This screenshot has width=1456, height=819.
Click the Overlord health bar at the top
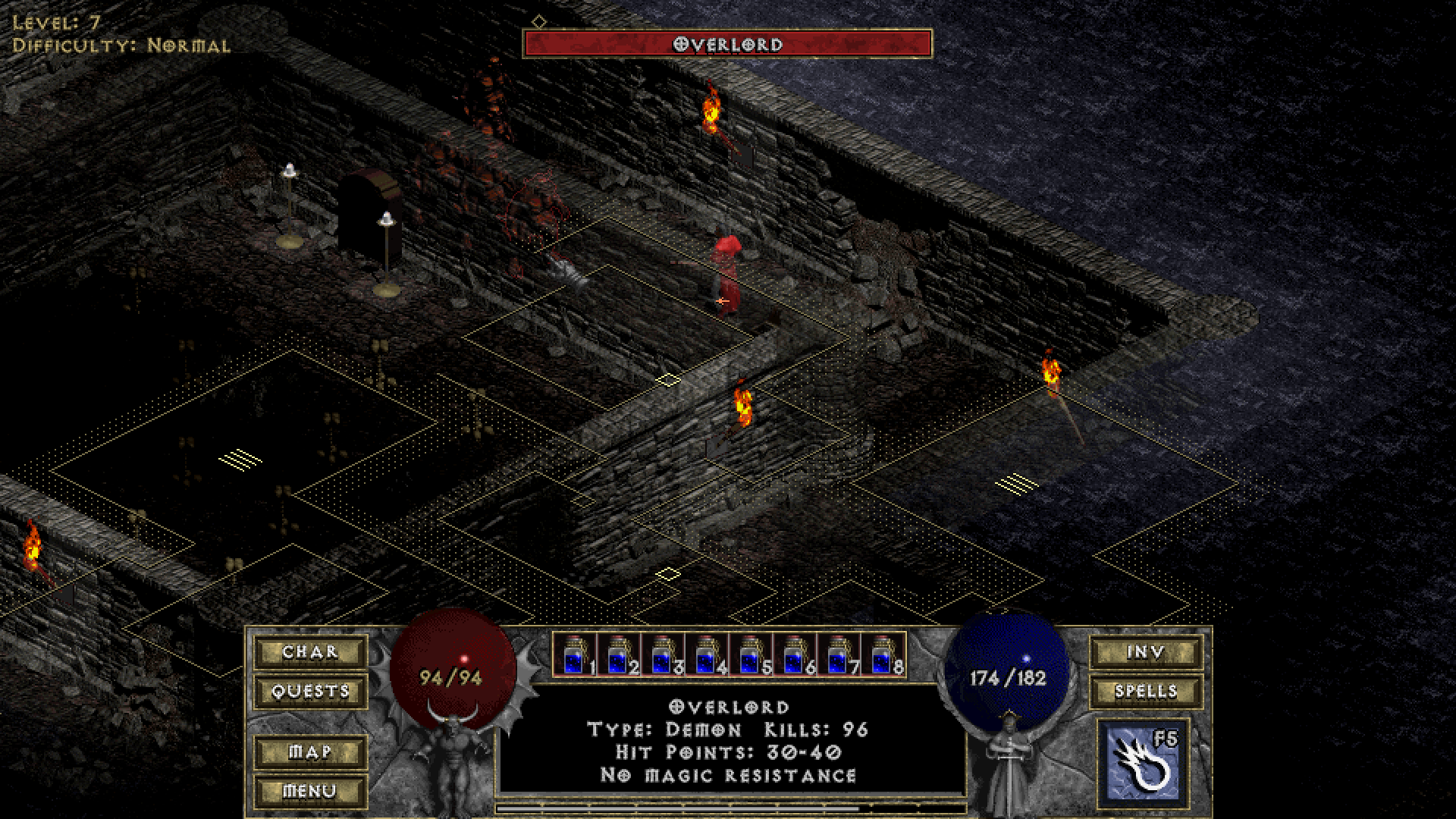click(x=728, y=44)
